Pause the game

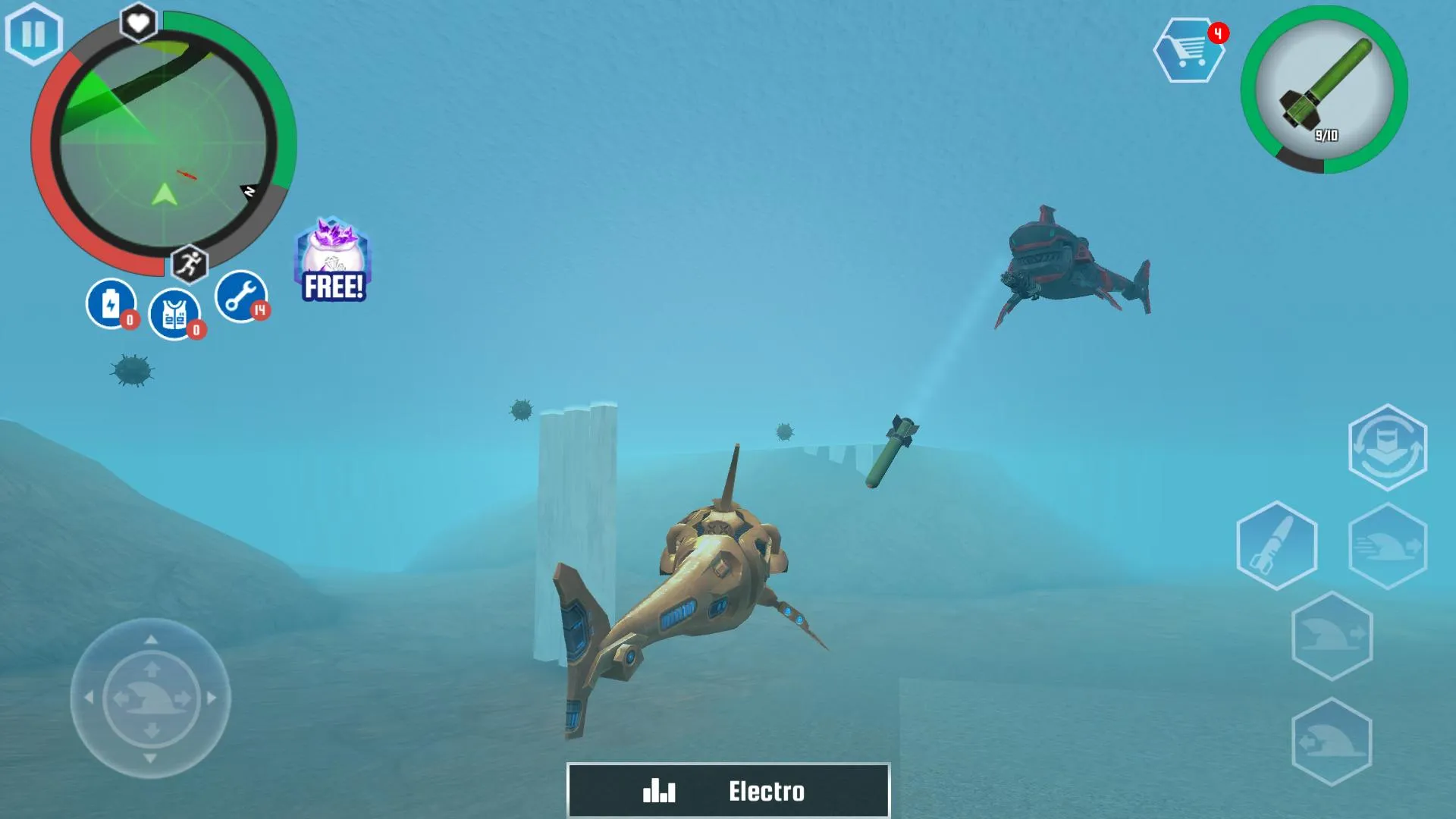[33, 32]
